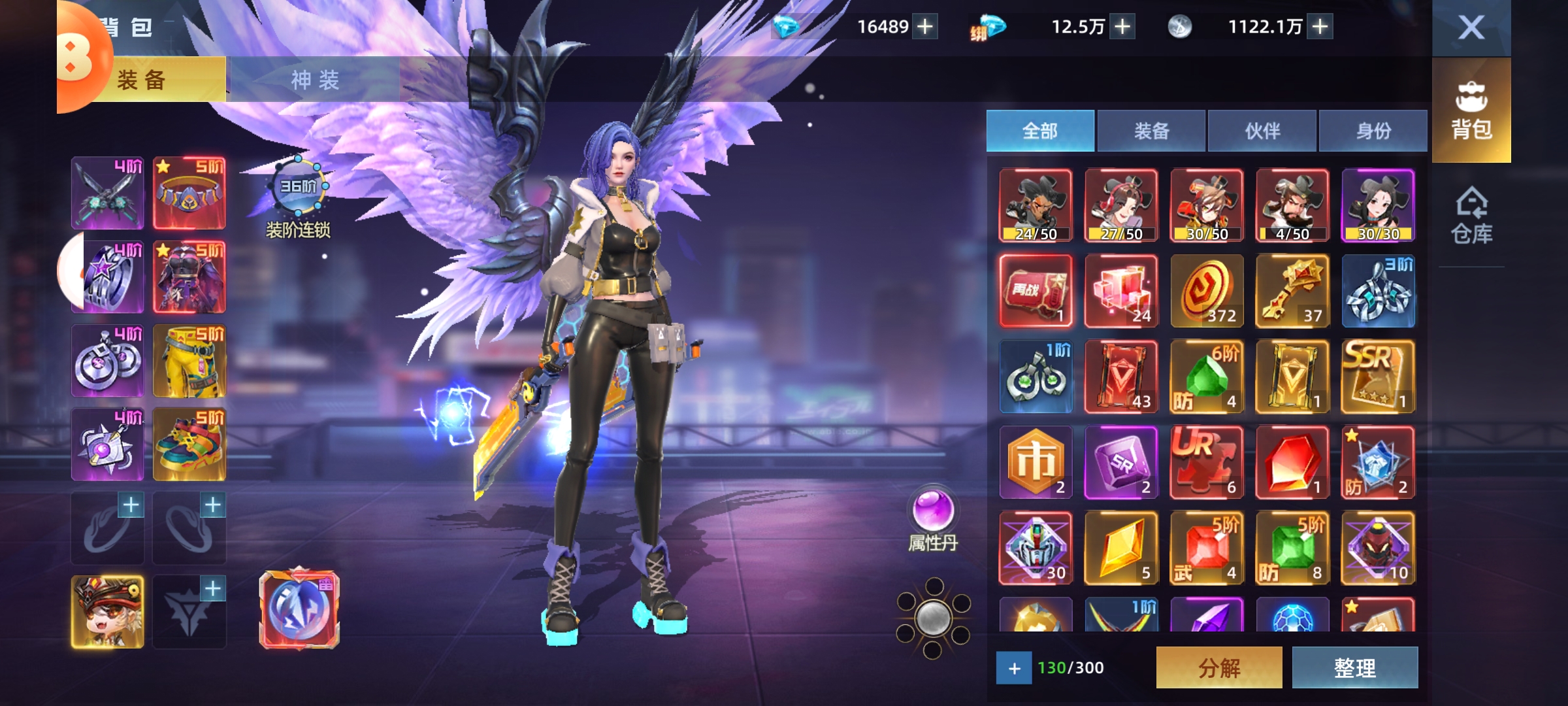
Task: Inspect the equipped dual guns weapon slot
Action: click(x=108, y=193)
